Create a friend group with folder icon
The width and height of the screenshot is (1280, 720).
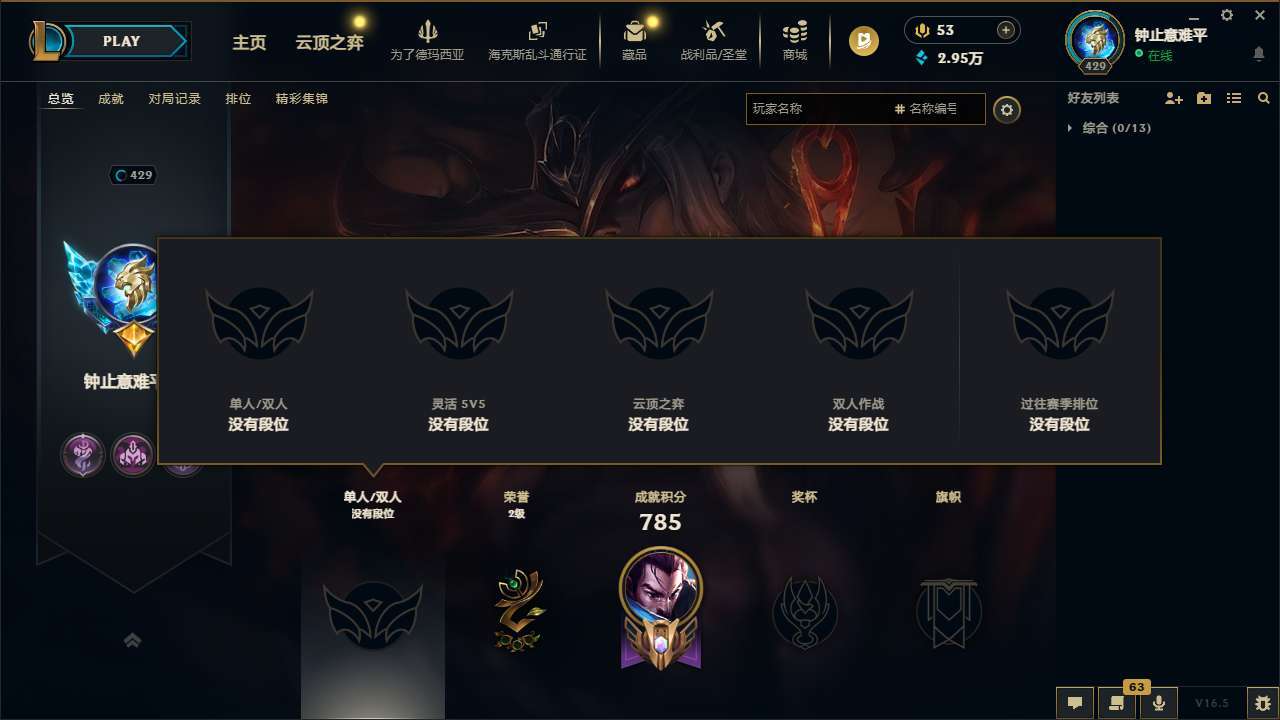[1203, 98]
